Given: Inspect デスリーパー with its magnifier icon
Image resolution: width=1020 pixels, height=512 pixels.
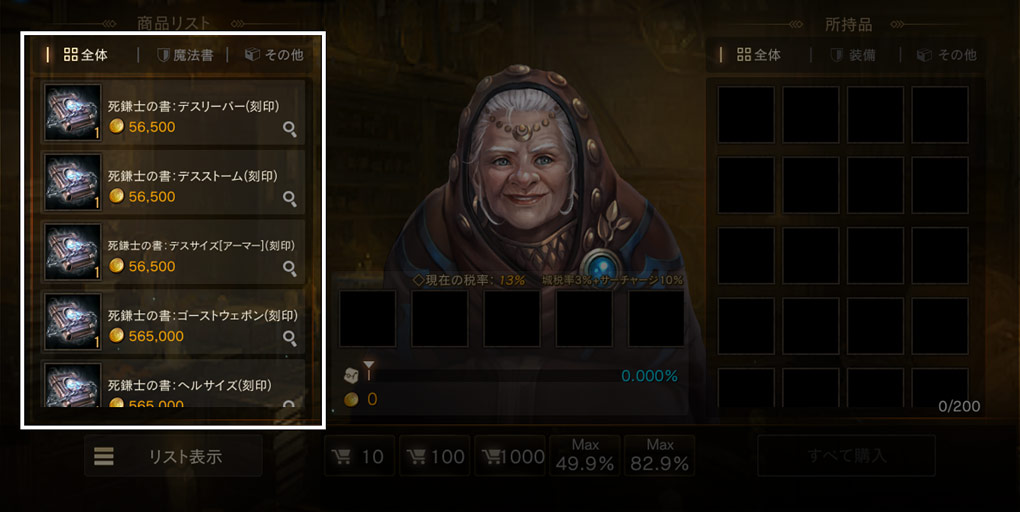Looking at the screenshot, I should tap(290, 128).
